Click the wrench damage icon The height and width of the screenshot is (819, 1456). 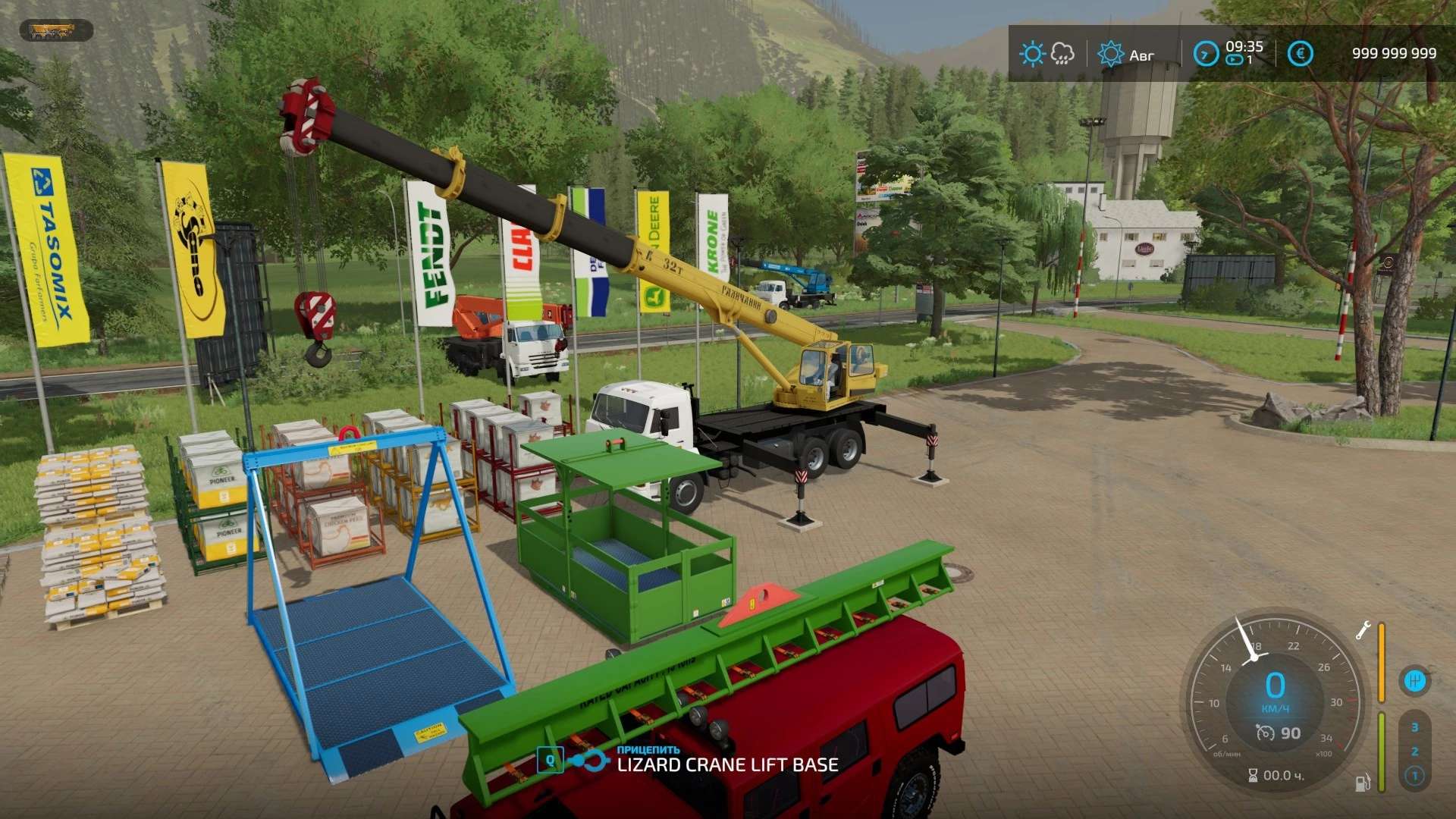point(1363,630)
